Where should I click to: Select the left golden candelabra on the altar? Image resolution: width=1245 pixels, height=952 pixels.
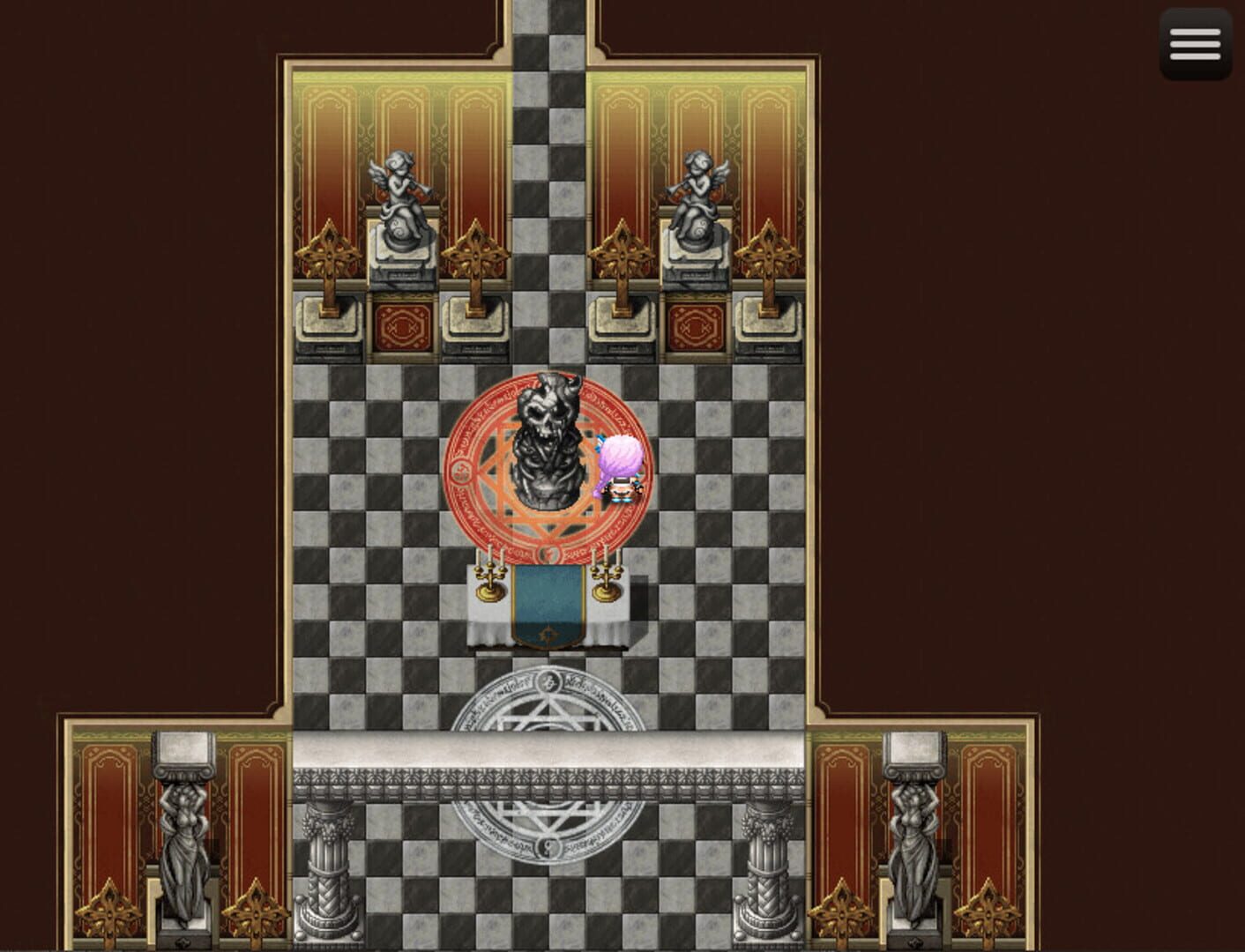tap(487, 577)
